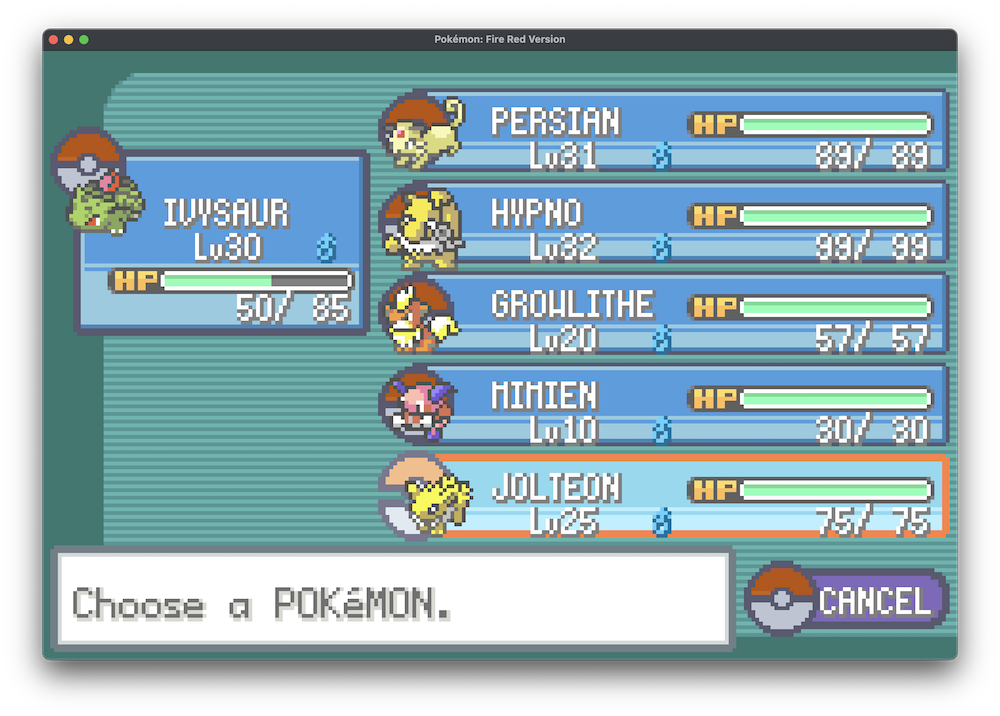The height and width of the screenshot is (716, 1000).
Task: Select Ivysaur in the lead party slot
Action: coord(223,242)
